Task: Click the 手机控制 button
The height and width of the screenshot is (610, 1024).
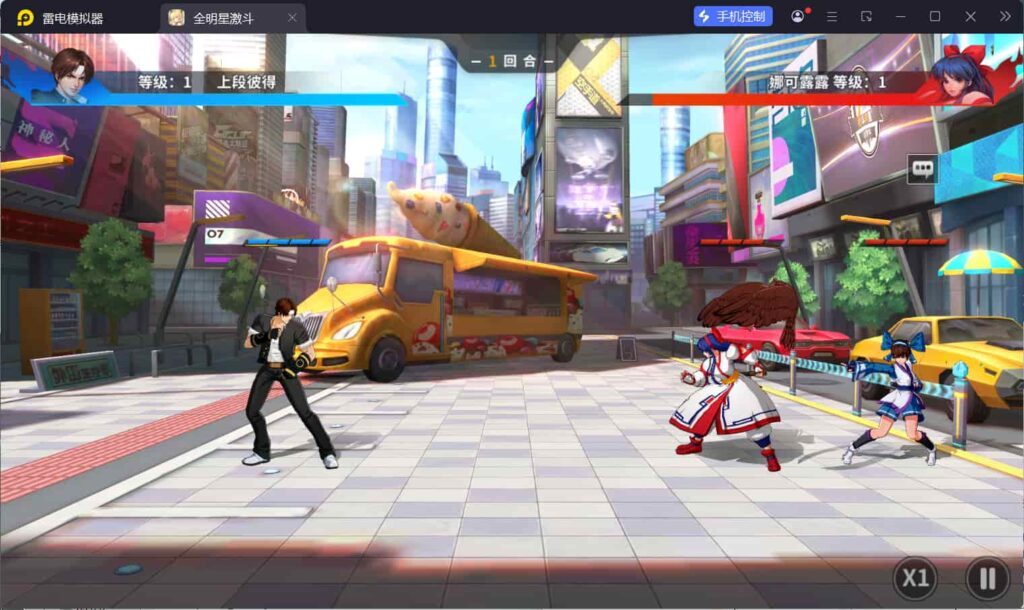Action: coord(733,17)
